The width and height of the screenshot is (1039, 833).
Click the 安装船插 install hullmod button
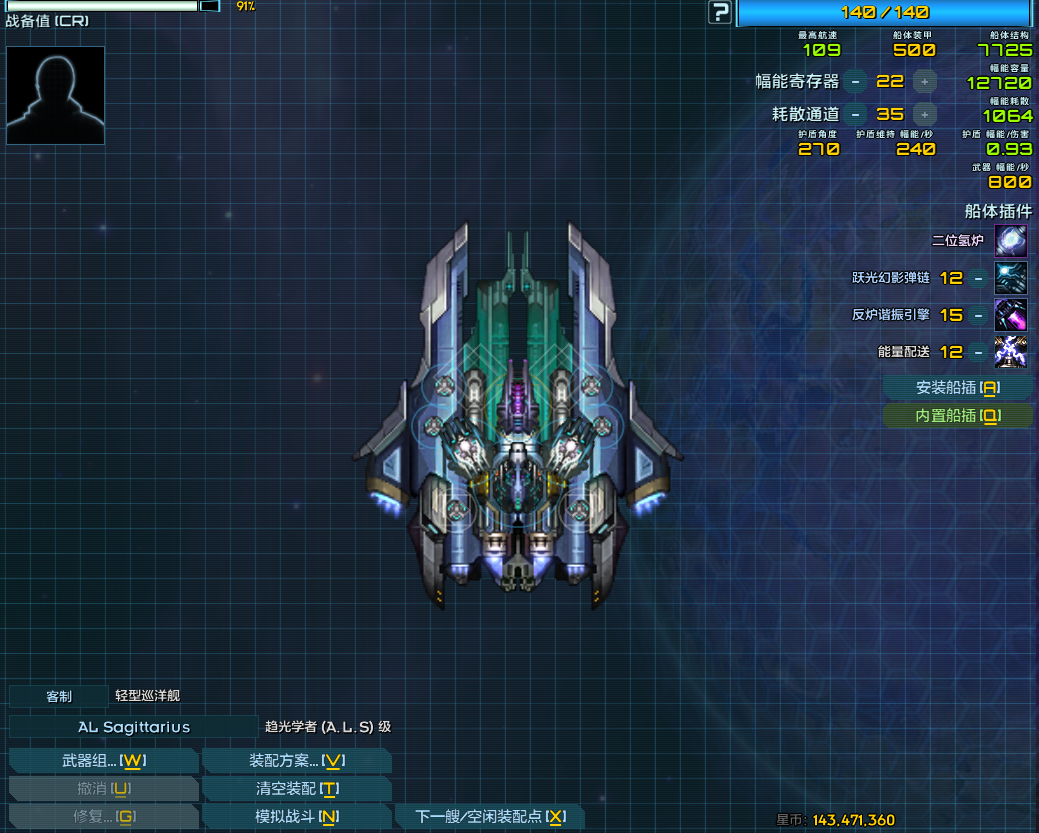coord(958,388)
